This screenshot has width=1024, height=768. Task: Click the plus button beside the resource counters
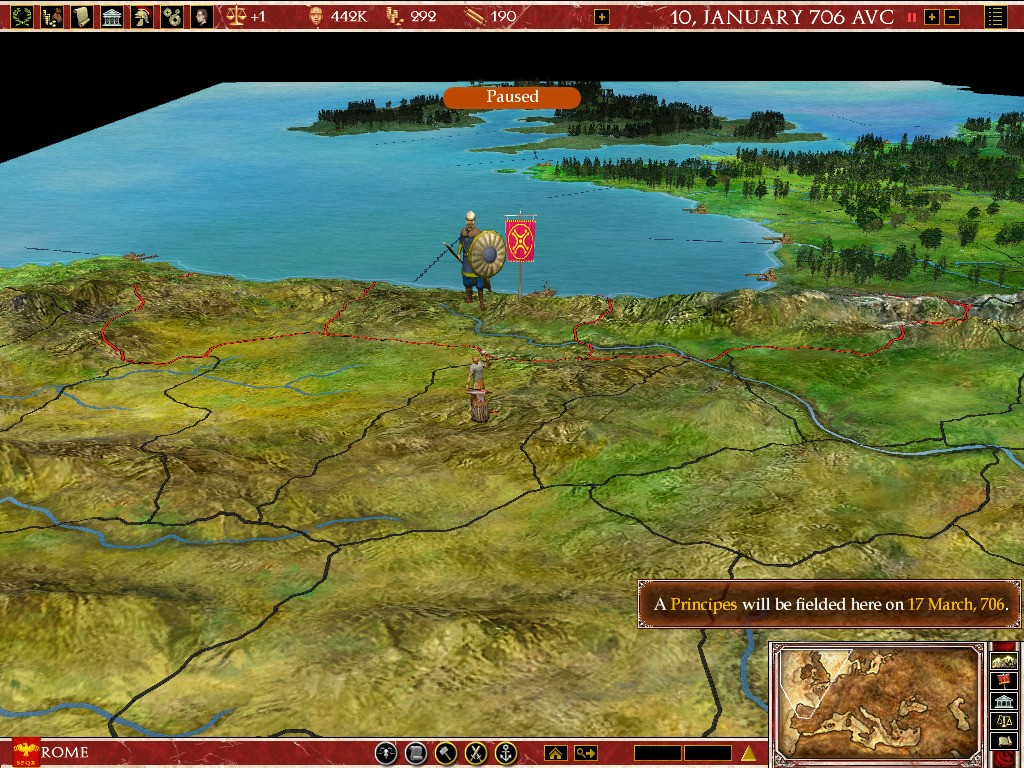pyautogui.click(x=601, y=17)
